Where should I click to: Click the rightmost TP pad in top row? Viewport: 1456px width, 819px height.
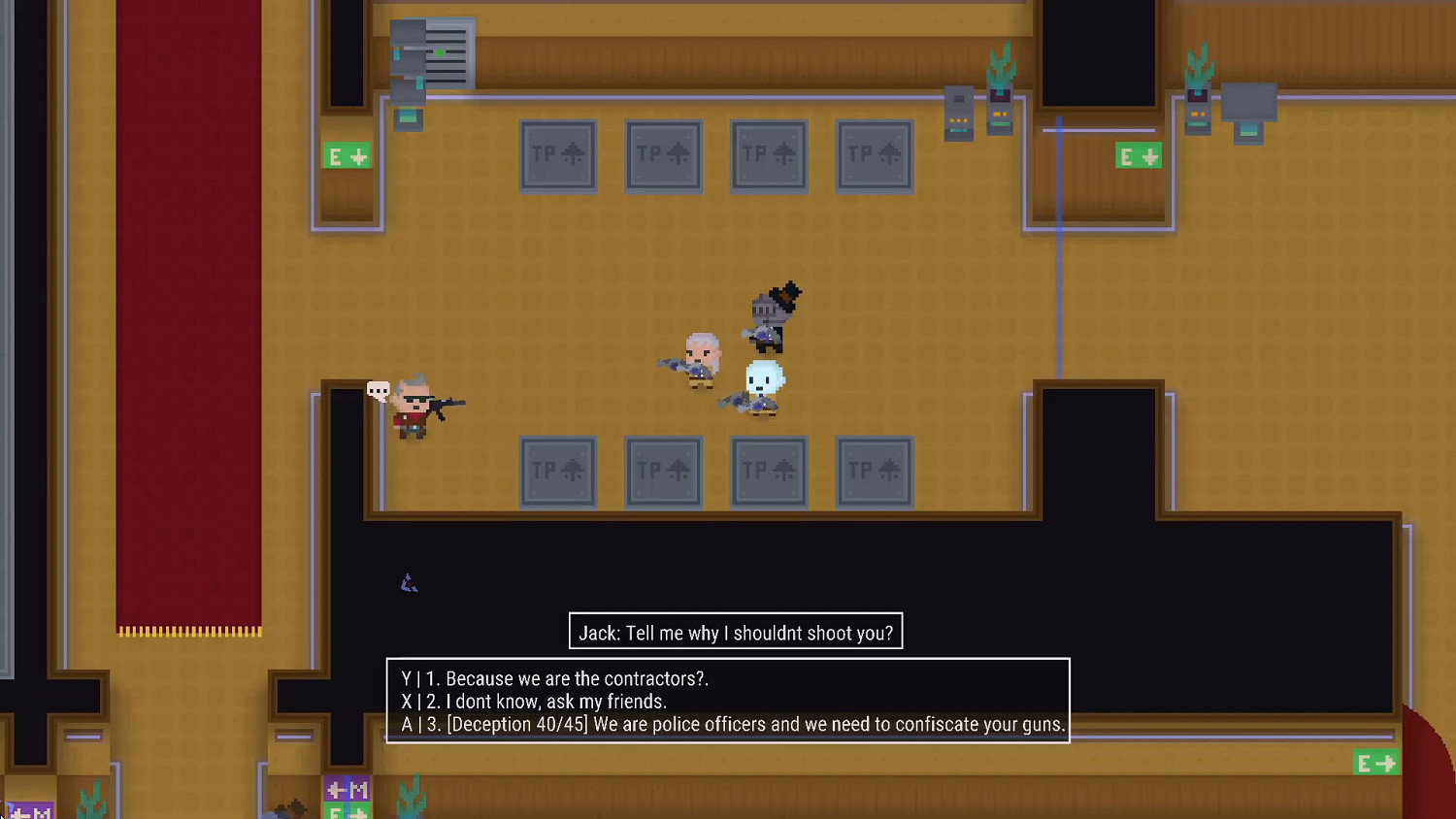pyautogui.click(x=874, y=155)
